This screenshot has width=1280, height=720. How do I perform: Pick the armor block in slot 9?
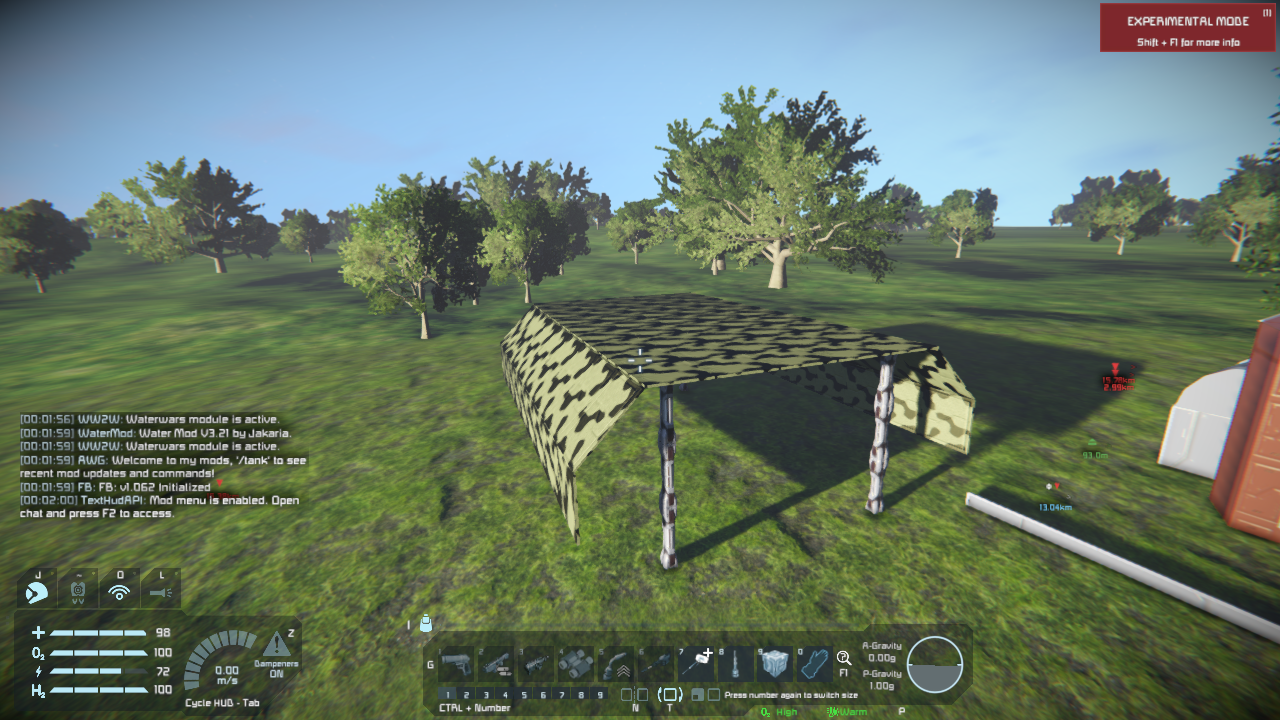[775, 663]
